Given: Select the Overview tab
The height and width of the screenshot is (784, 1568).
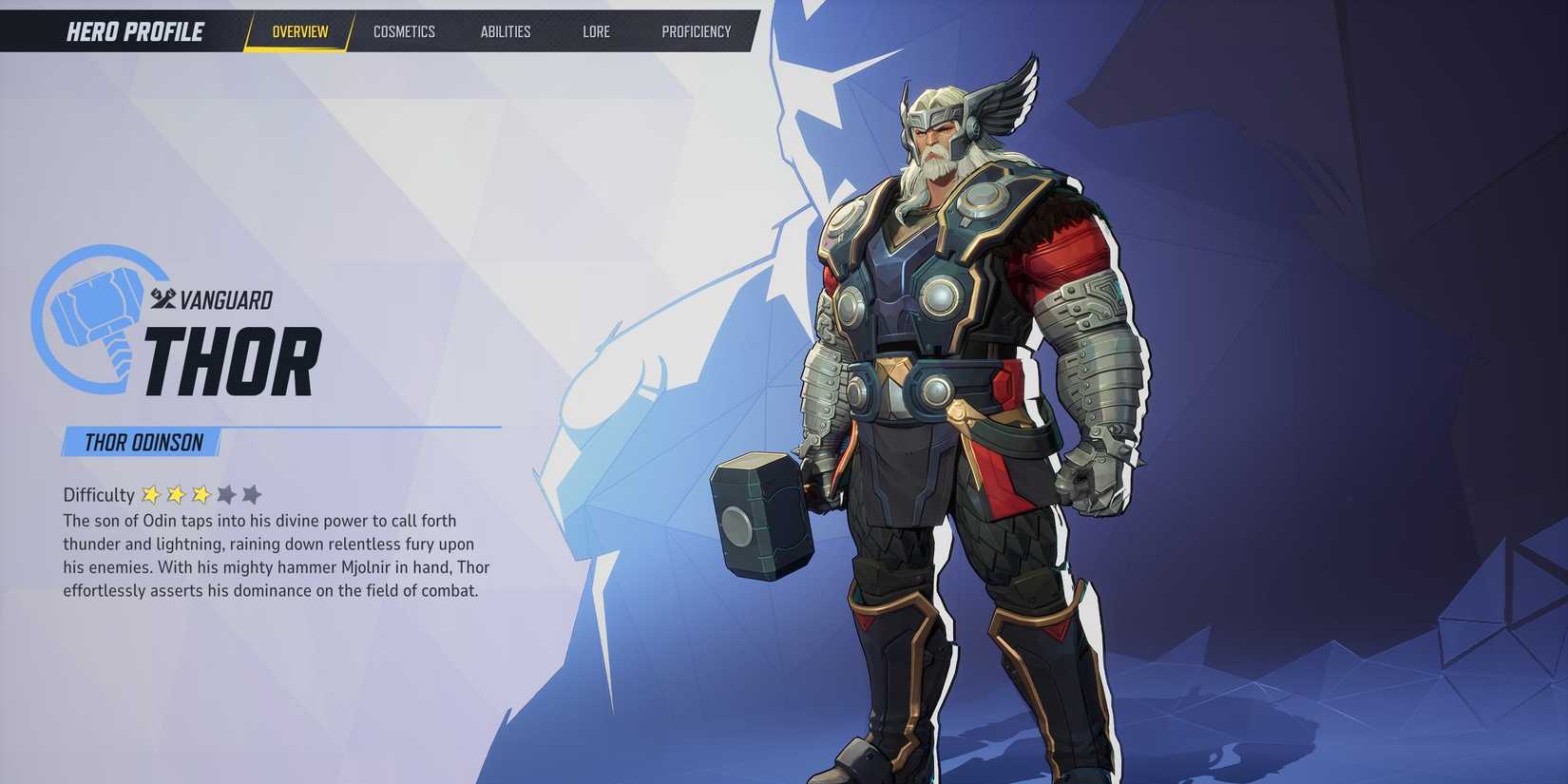Looking at the screenshot, I should point(299,30).
